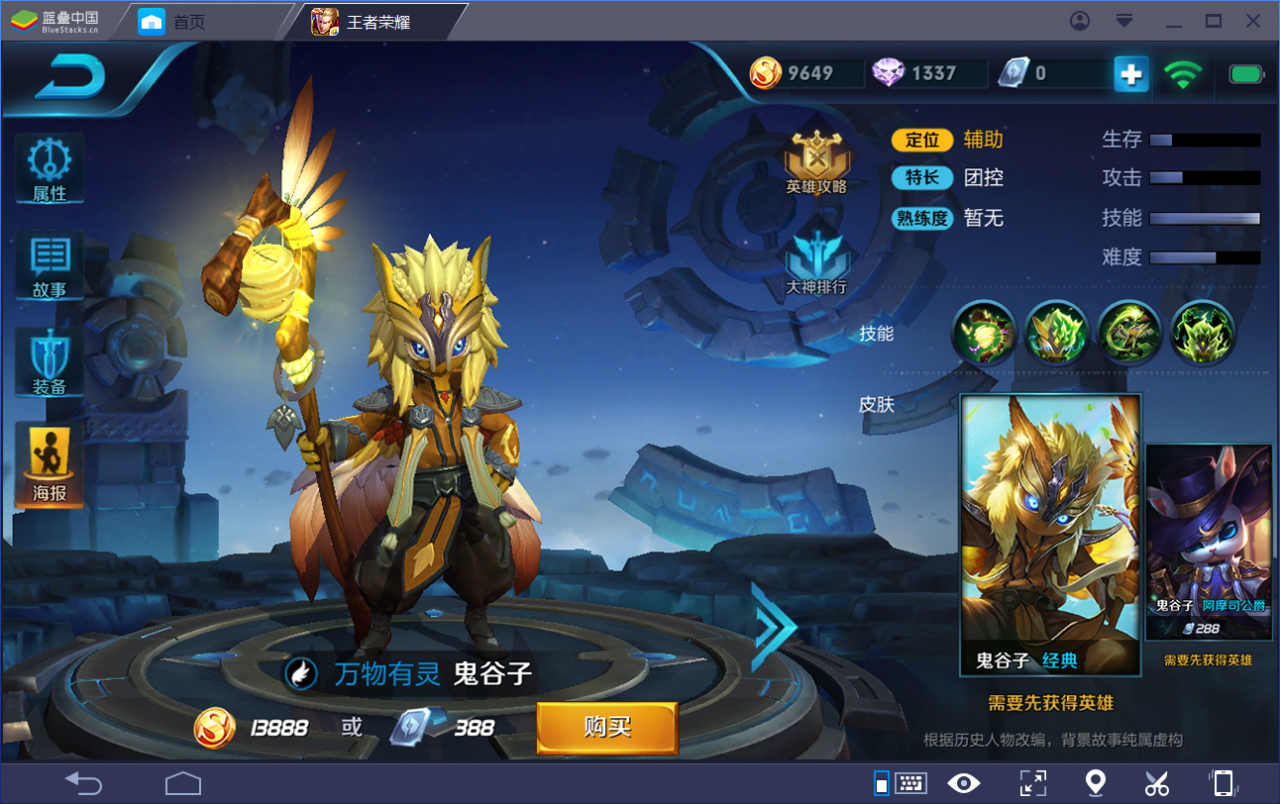This screenshot has height=804, width=1280.
Task: Check the 难度 difficulty rating bar
Action: click(x=1207, y=257)
